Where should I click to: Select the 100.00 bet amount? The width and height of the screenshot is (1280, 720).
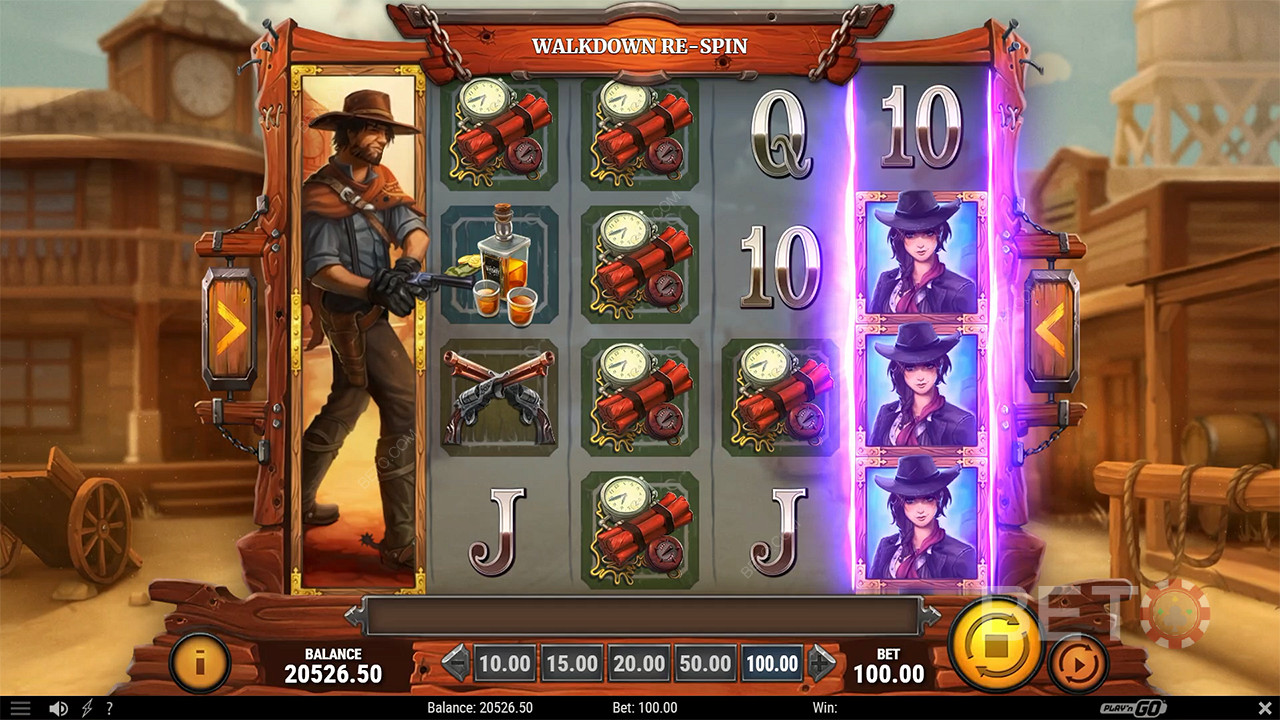pos(772,663)
